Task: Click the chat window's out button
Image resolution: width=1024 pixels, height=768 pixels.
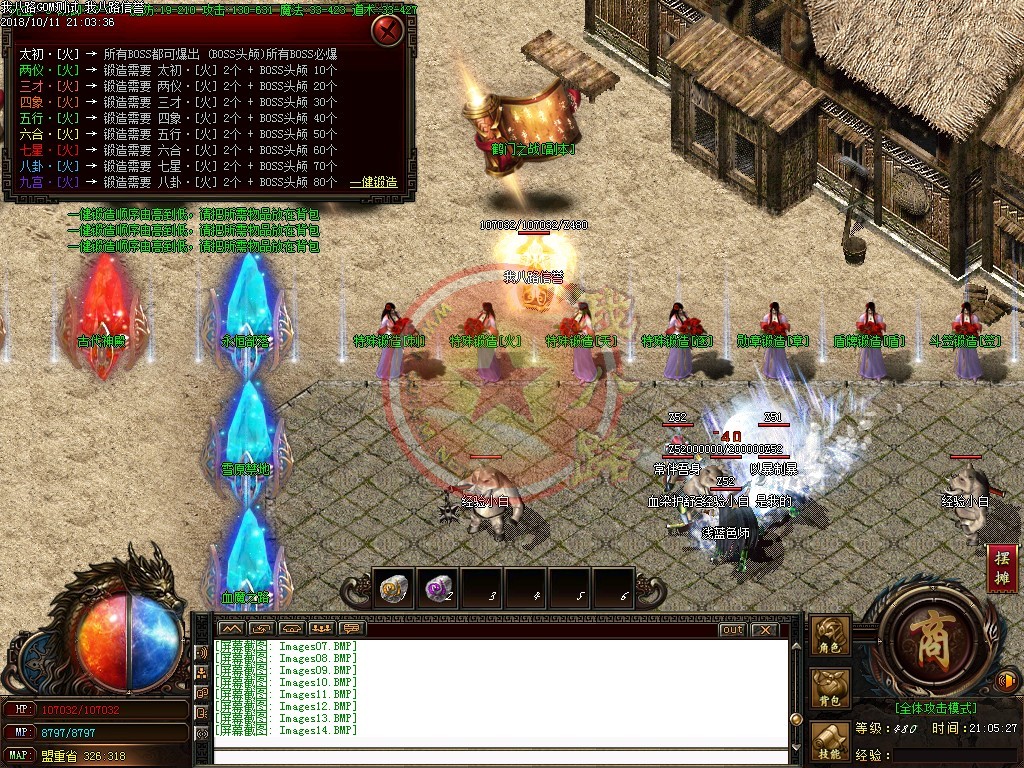Action: tap(732, 630)
